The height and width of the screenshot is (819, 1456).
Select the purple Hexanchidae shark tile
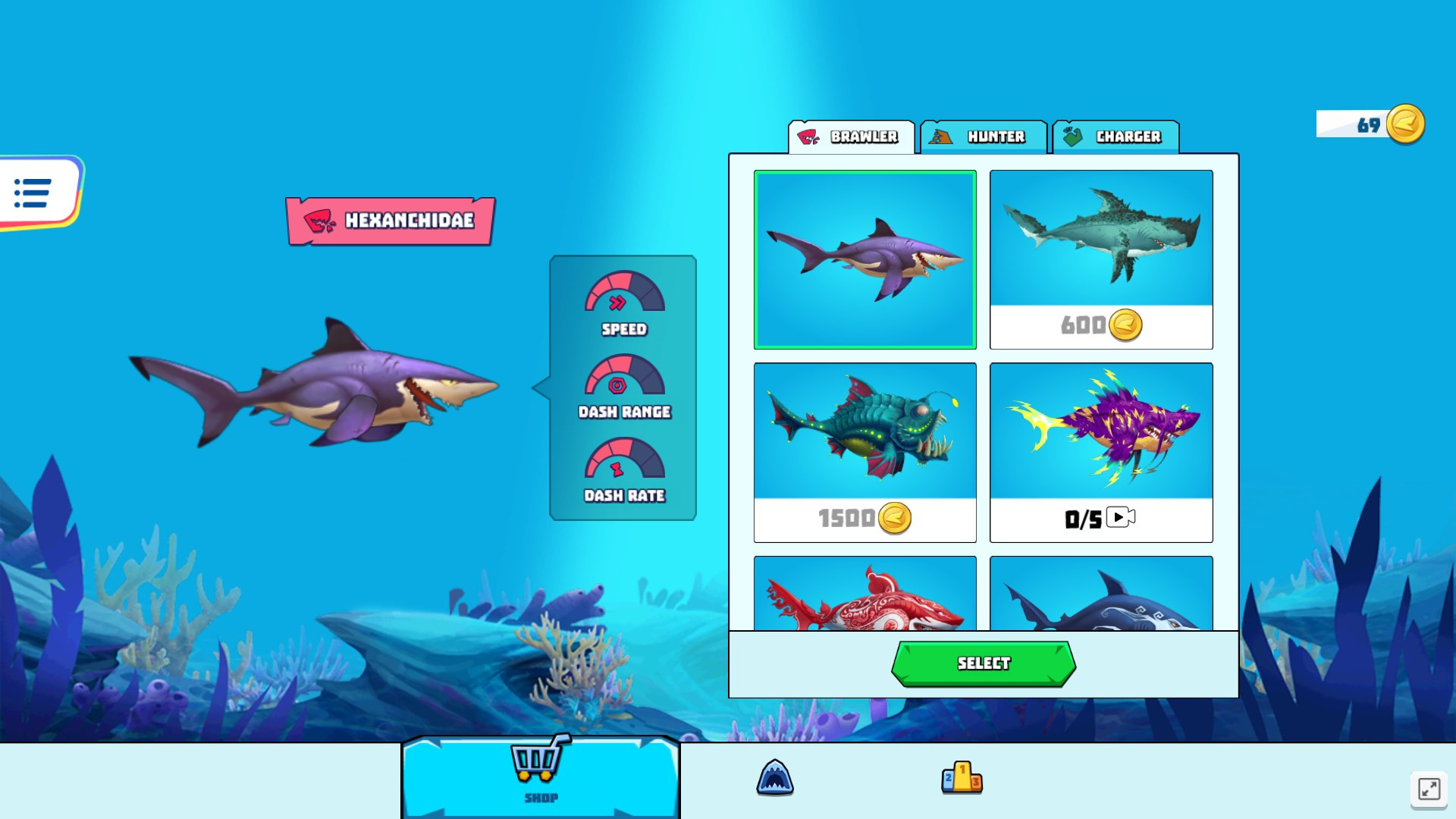point(864,259)
